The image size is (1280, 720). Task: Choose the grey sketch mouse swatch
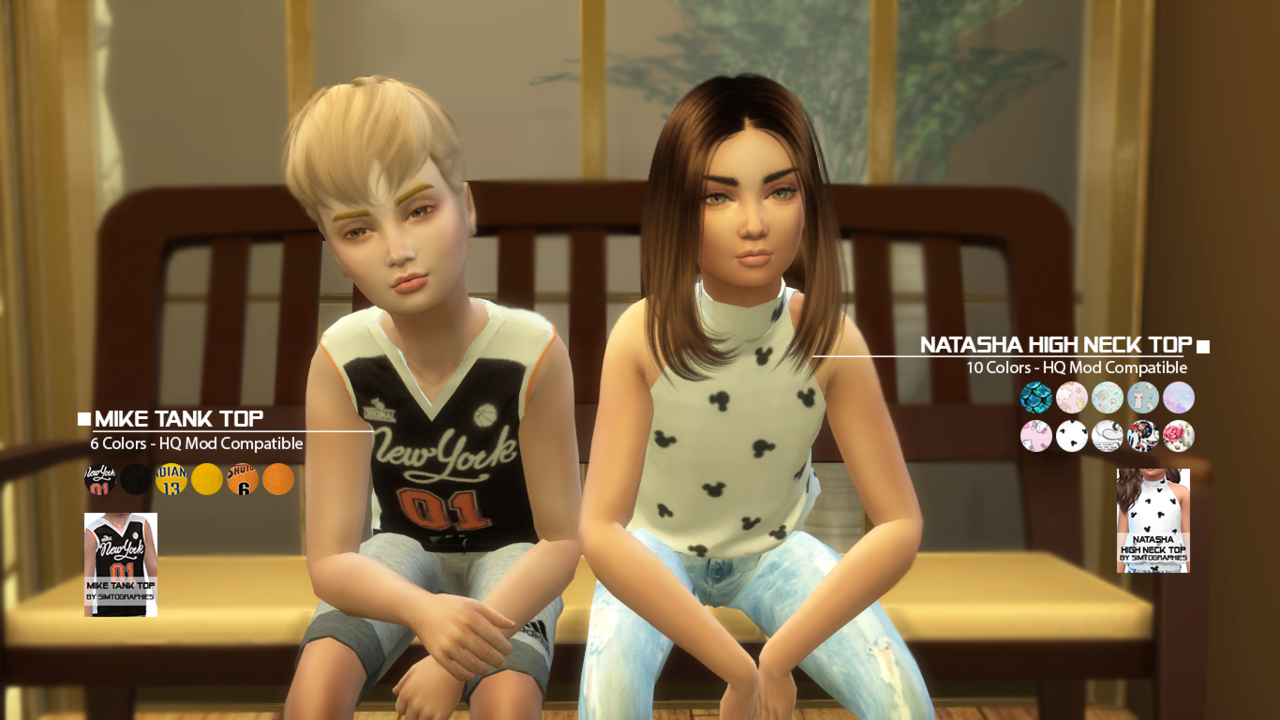pos(1107,436)
